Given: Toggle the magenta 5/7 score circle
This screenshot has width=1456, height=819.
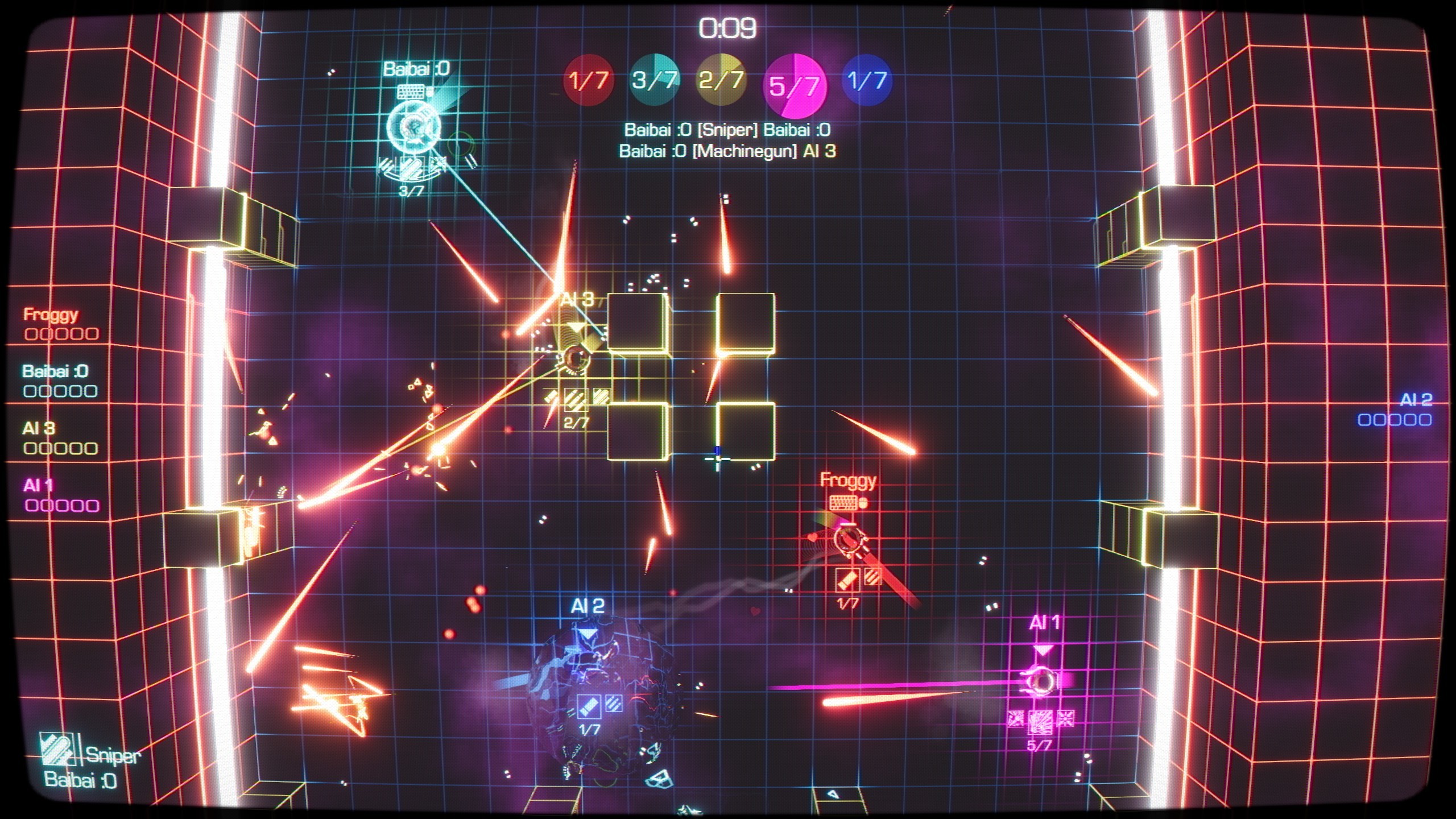Looking at the screenshot, I should pyautogui.click(x=794, y=85).
